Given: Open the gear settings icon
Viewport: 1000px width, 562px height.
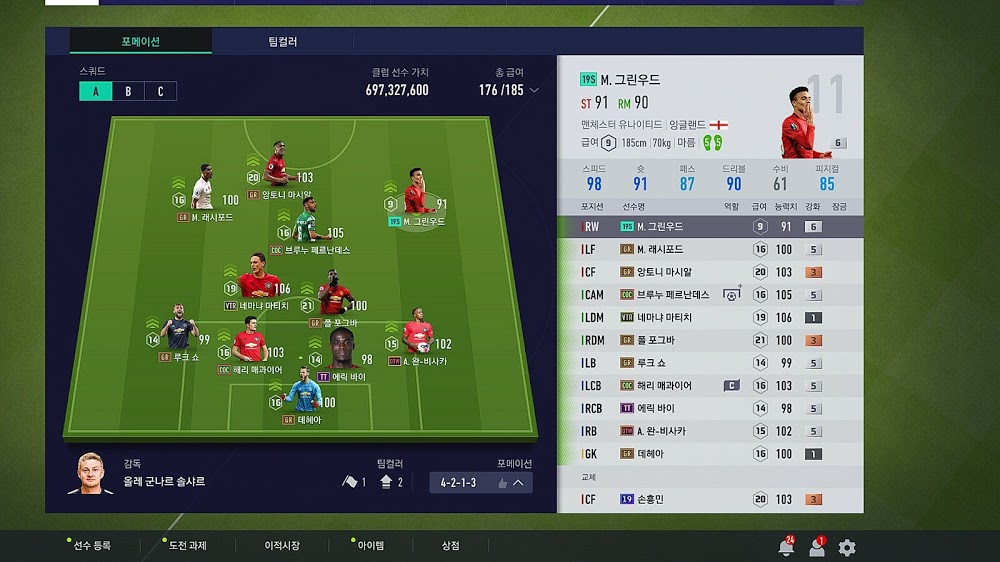Looking at the screenshot, I should click(847, 548).
